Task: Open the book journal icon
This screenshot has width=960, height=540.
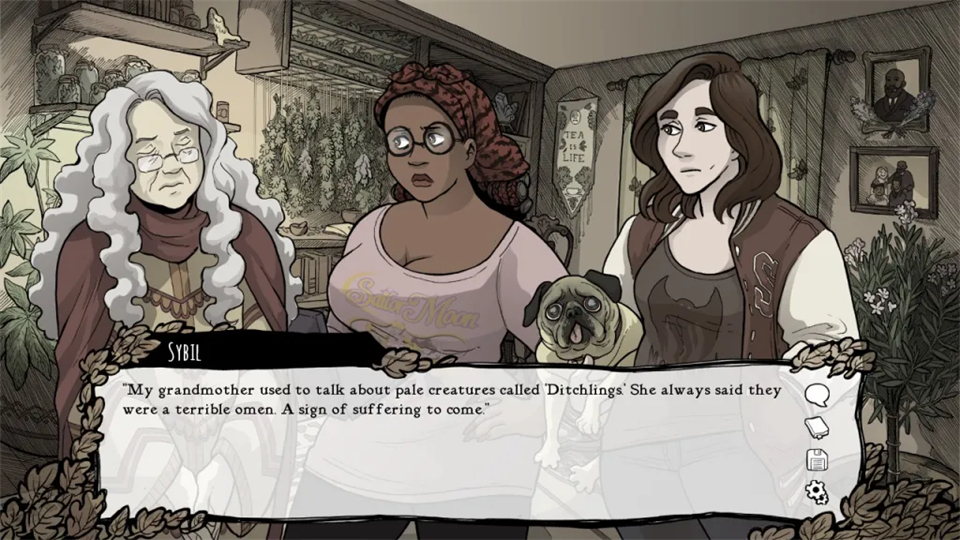Action: pyautogui.click(x=817, y=427)
